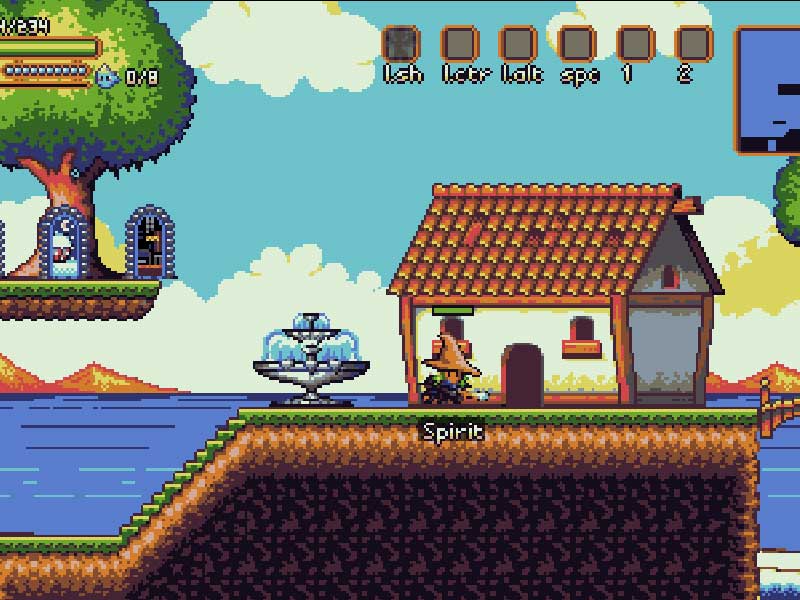Open the minimap panel
This screenshot has height=600, width=800.
769,90
